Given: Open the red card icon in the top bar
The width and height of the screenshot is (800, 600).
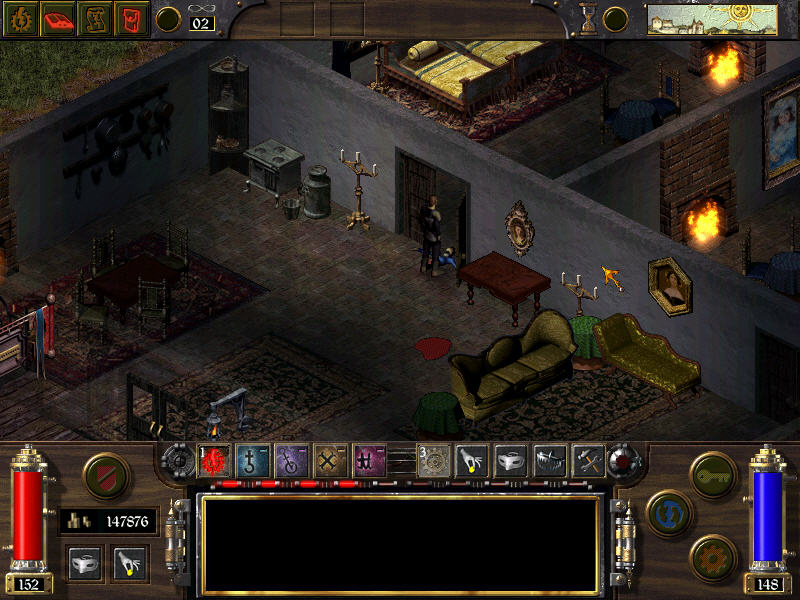Looking at the screenshot, I should (x=129, y=18).
